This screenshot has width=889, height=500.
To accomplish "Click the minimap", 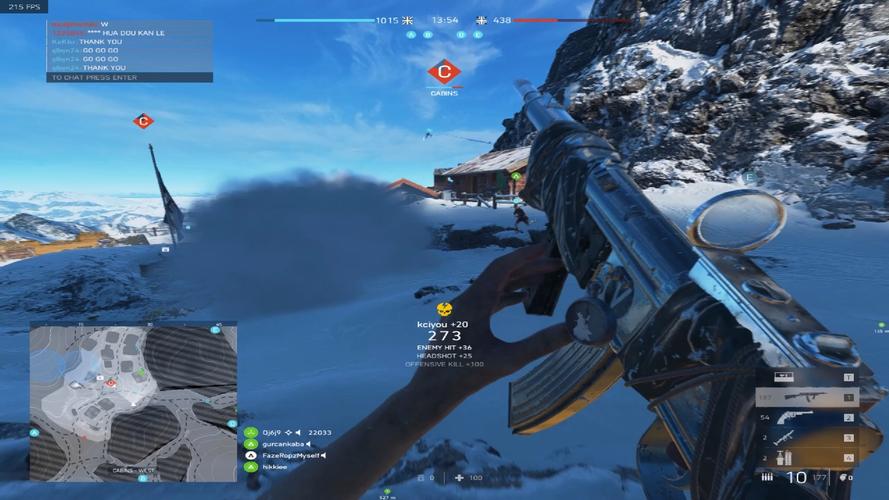I will (x=133, y=400).
